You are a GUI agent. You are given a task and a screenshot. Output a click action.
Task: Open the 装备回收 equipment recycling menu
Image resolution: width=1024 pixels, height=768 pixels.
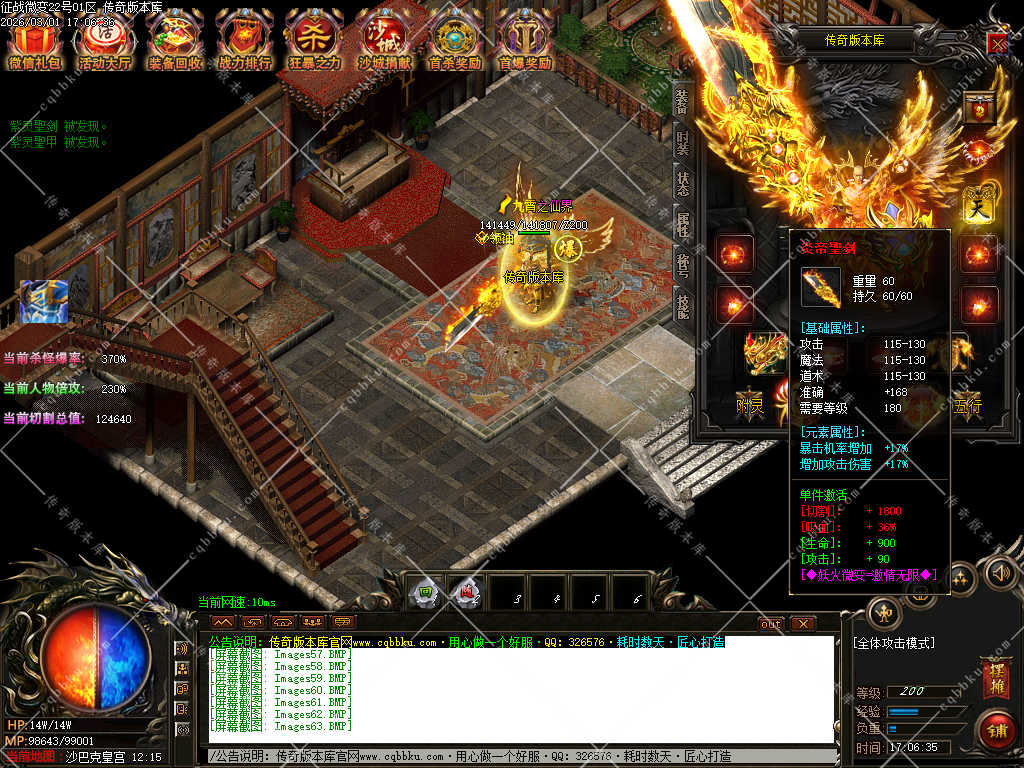(x=174, y=41)
